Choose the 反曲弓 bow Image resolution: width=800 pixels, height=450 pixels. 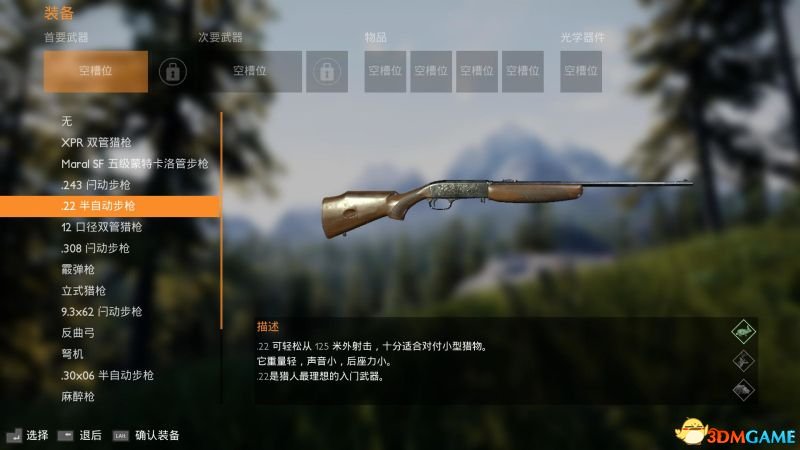76,333
